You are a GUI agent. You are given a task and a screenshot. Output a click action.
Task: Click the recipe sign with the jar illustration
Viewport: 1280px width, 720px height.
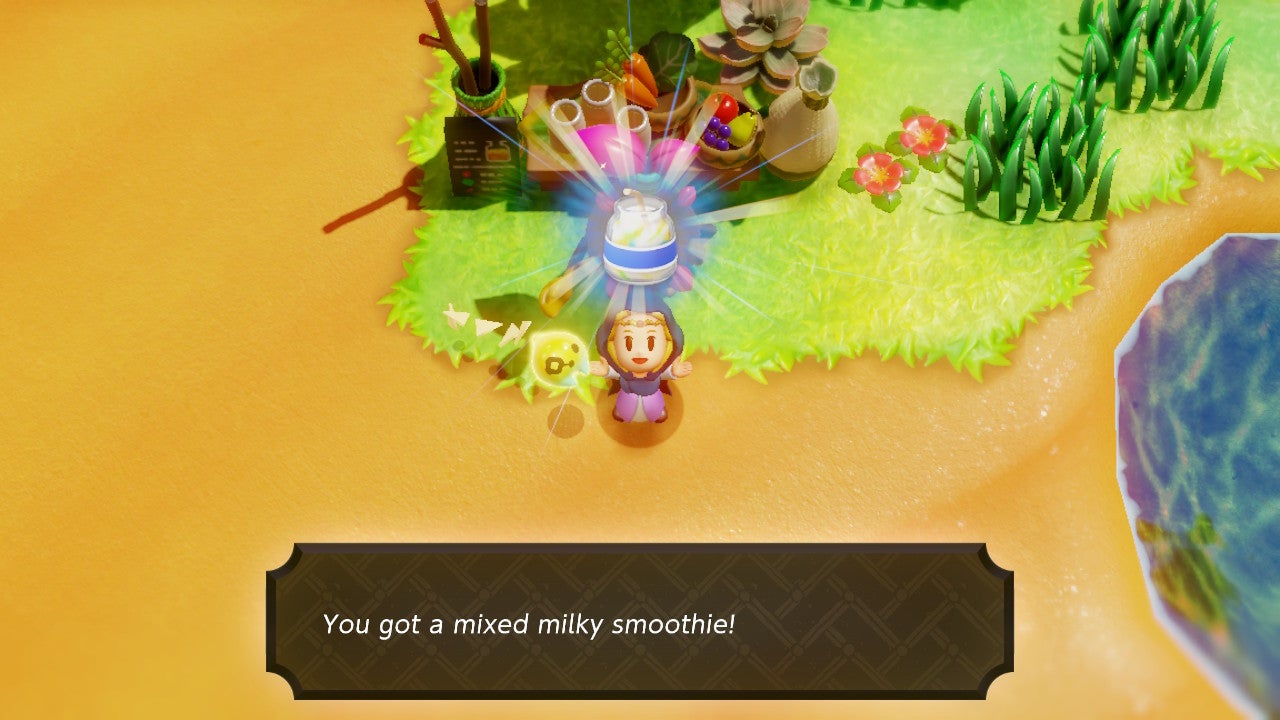click(481, 155)
